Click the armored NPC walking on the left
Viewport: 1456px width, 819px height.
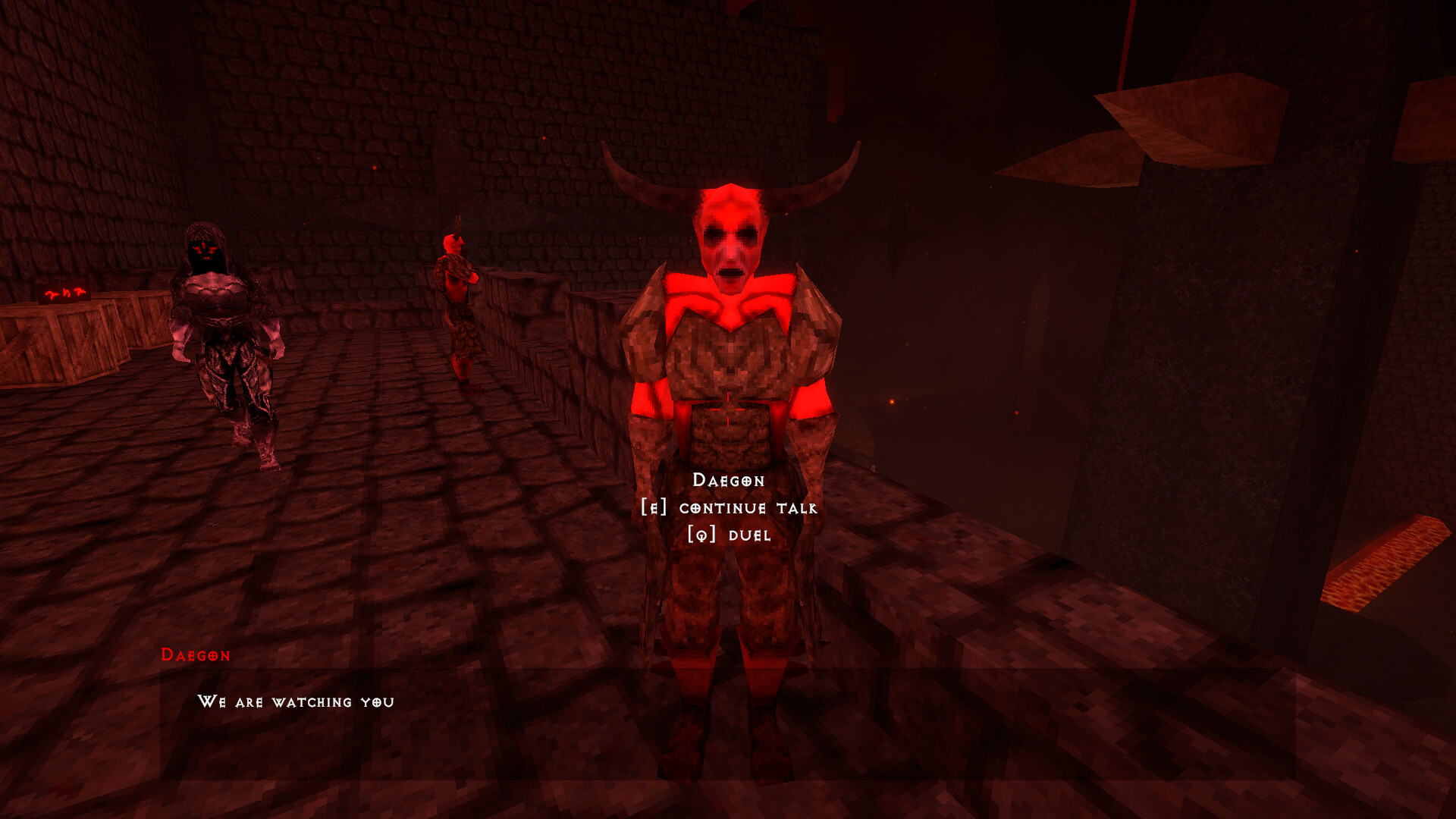click(224, 334)
